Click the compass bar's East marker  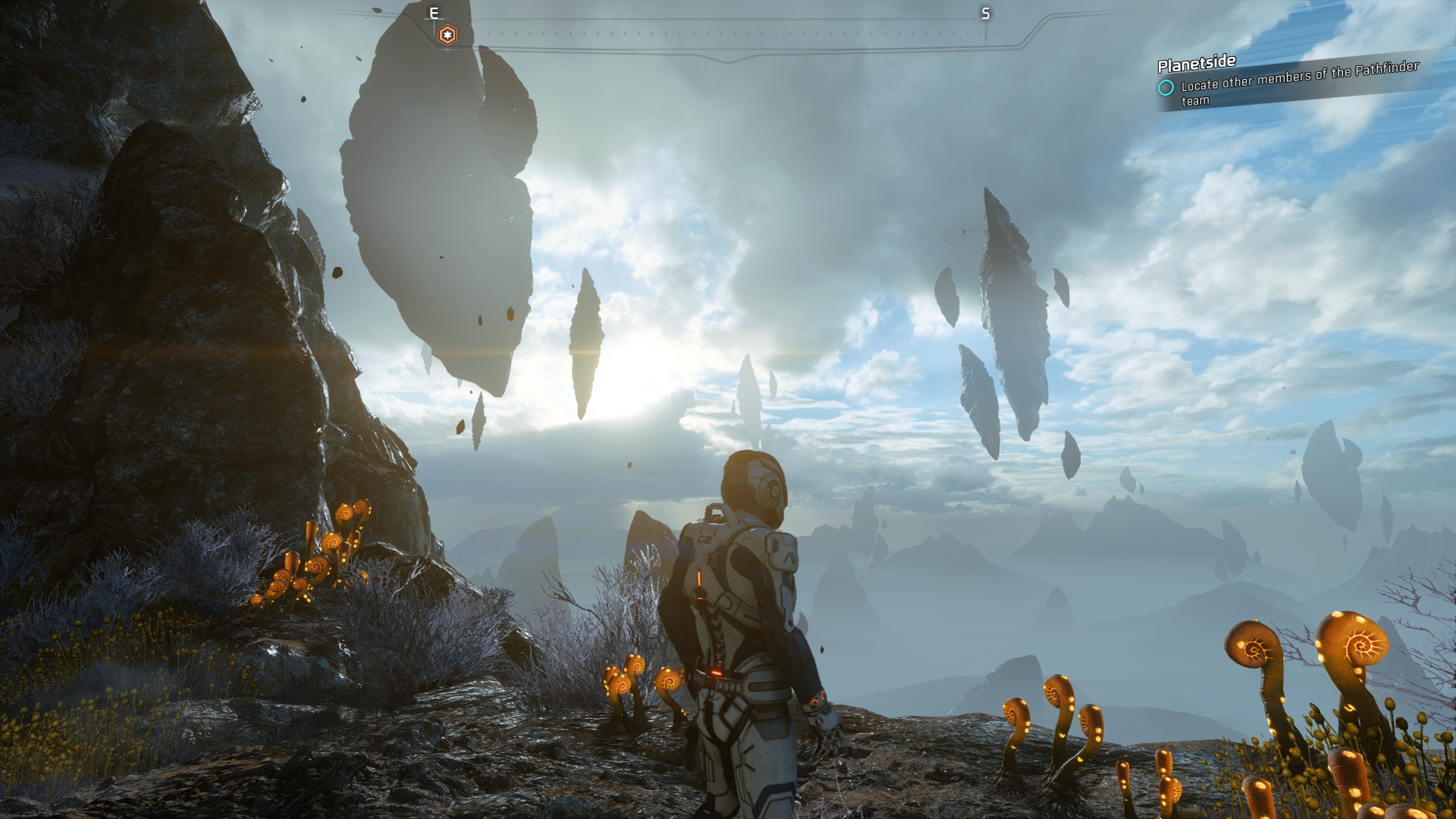[434, 13]
